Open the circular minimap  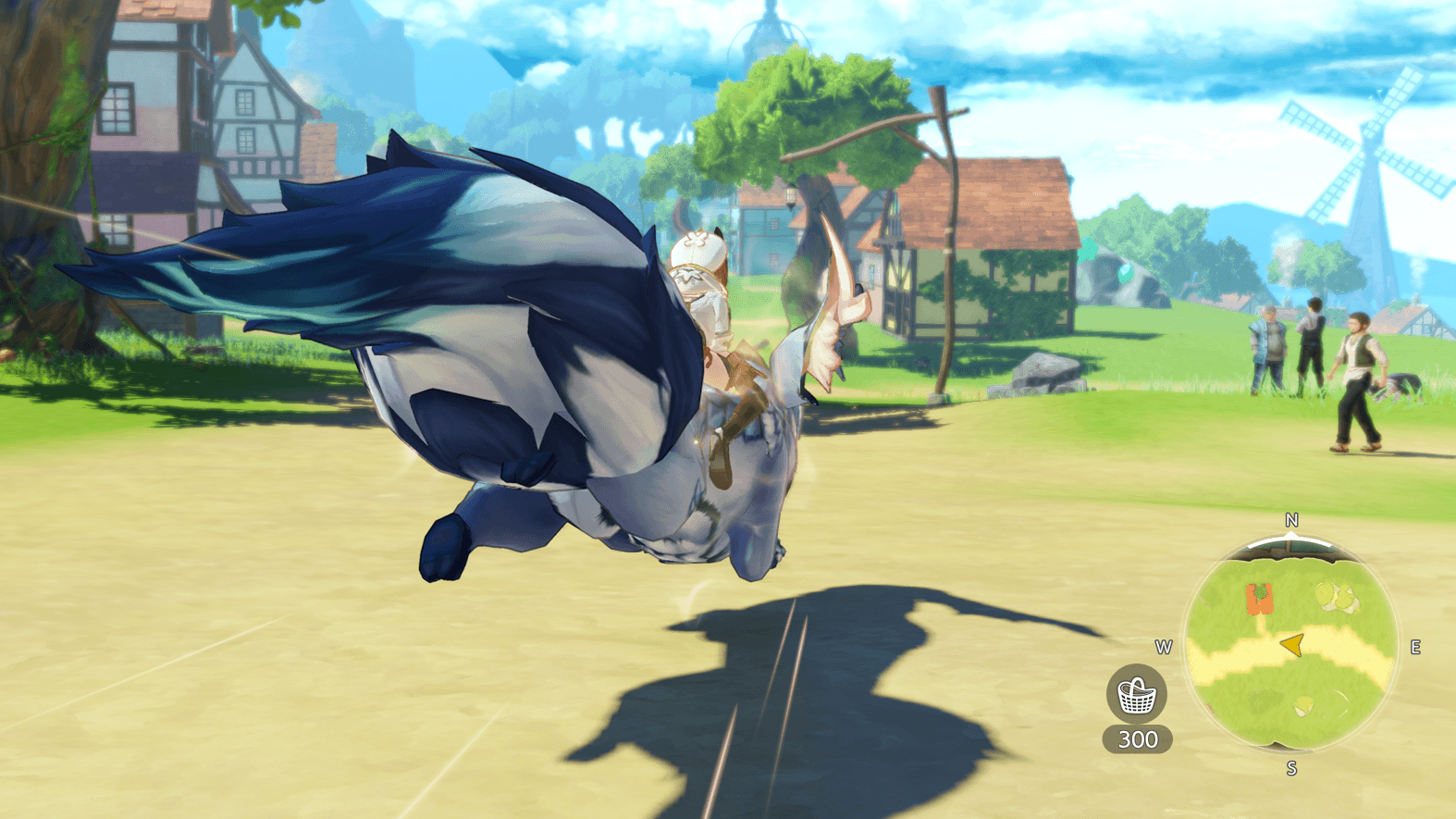[1291, 646]
